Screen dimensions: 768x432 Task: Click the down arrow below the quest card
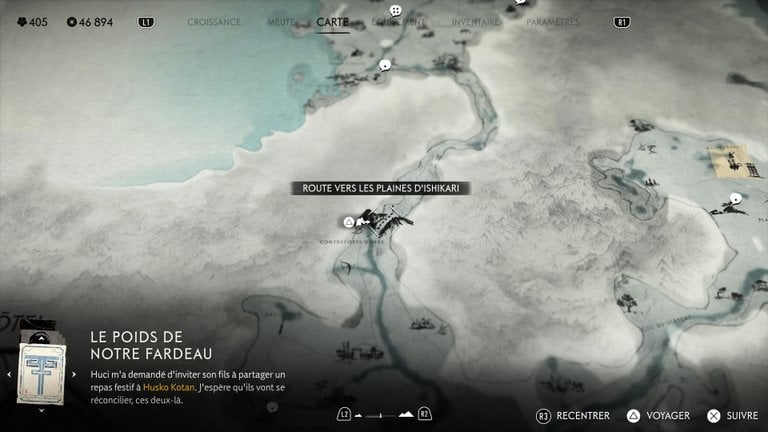tap(41, 409)
